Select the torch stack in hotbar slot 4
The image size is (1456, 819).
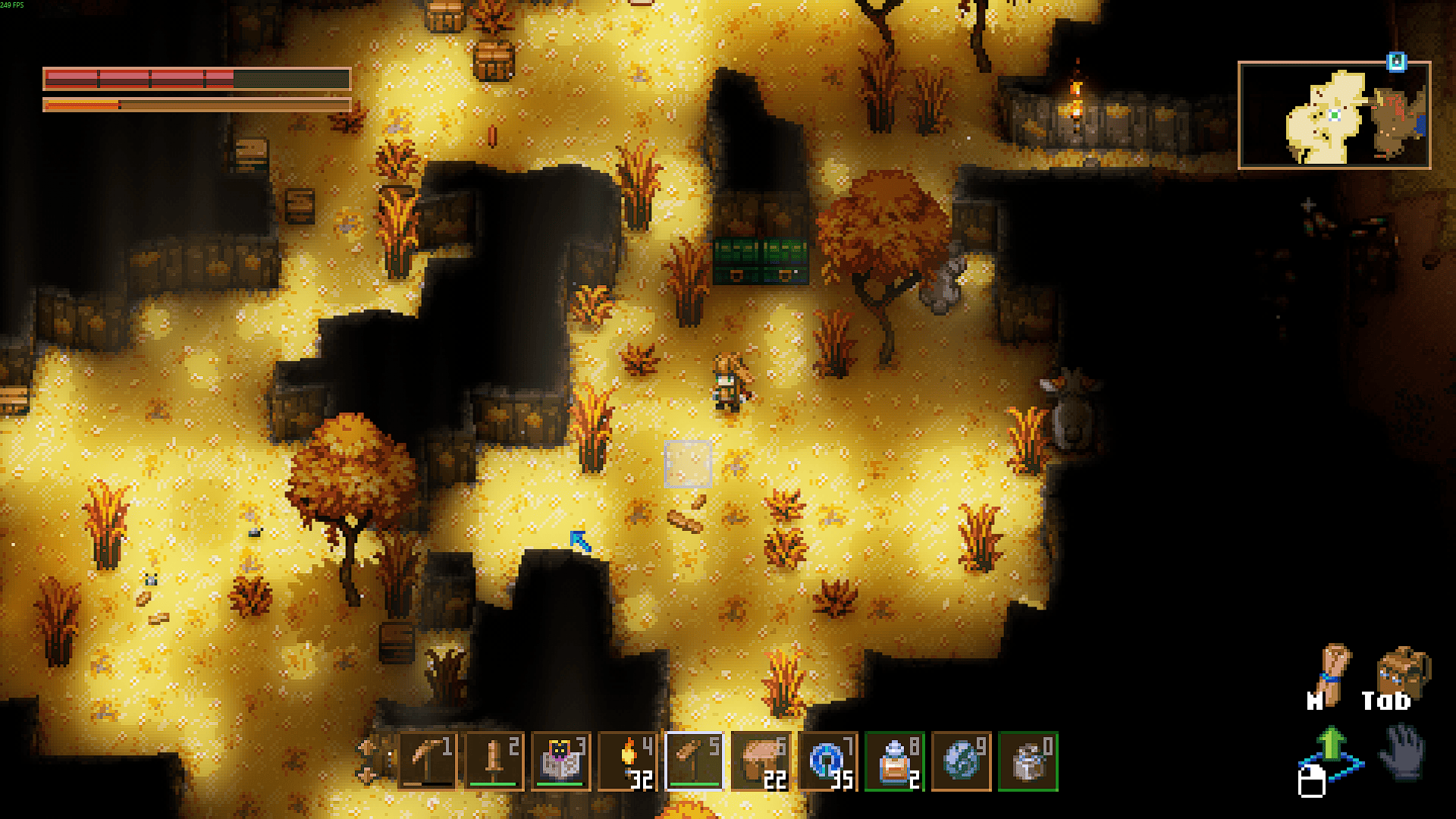coord(627,761)
